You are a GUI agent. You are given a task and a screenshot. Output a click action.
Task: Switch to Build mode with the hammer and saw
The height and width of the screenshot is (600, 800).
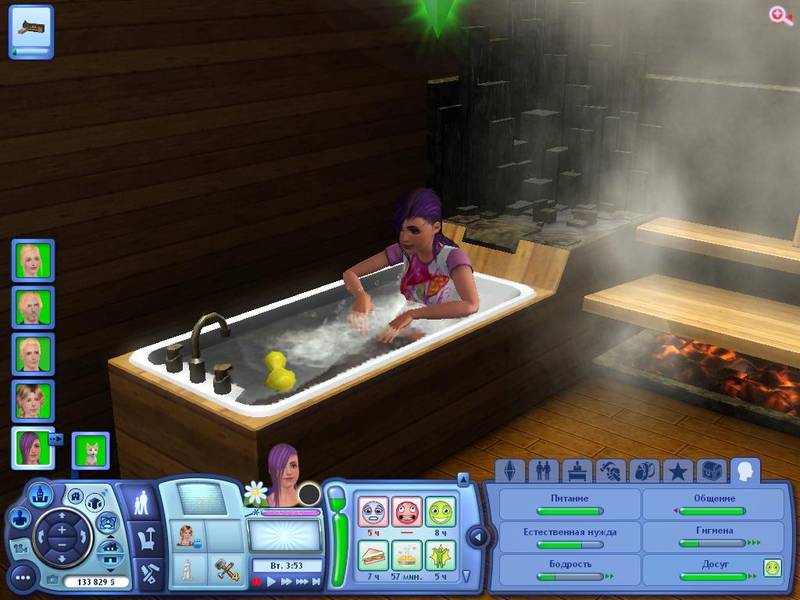150,574
